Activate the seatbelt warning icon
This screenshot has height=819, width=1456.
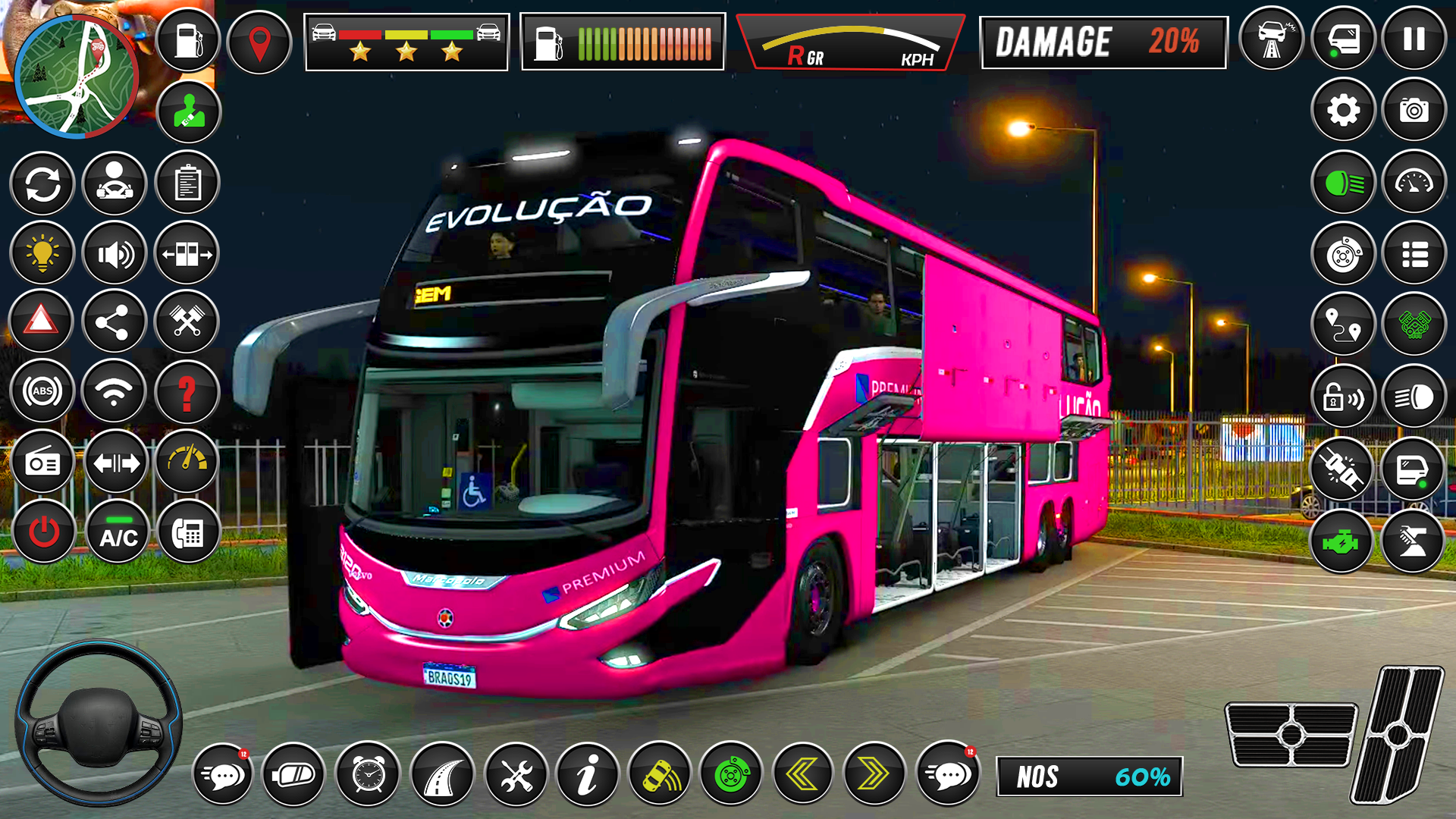coord(187,111)
